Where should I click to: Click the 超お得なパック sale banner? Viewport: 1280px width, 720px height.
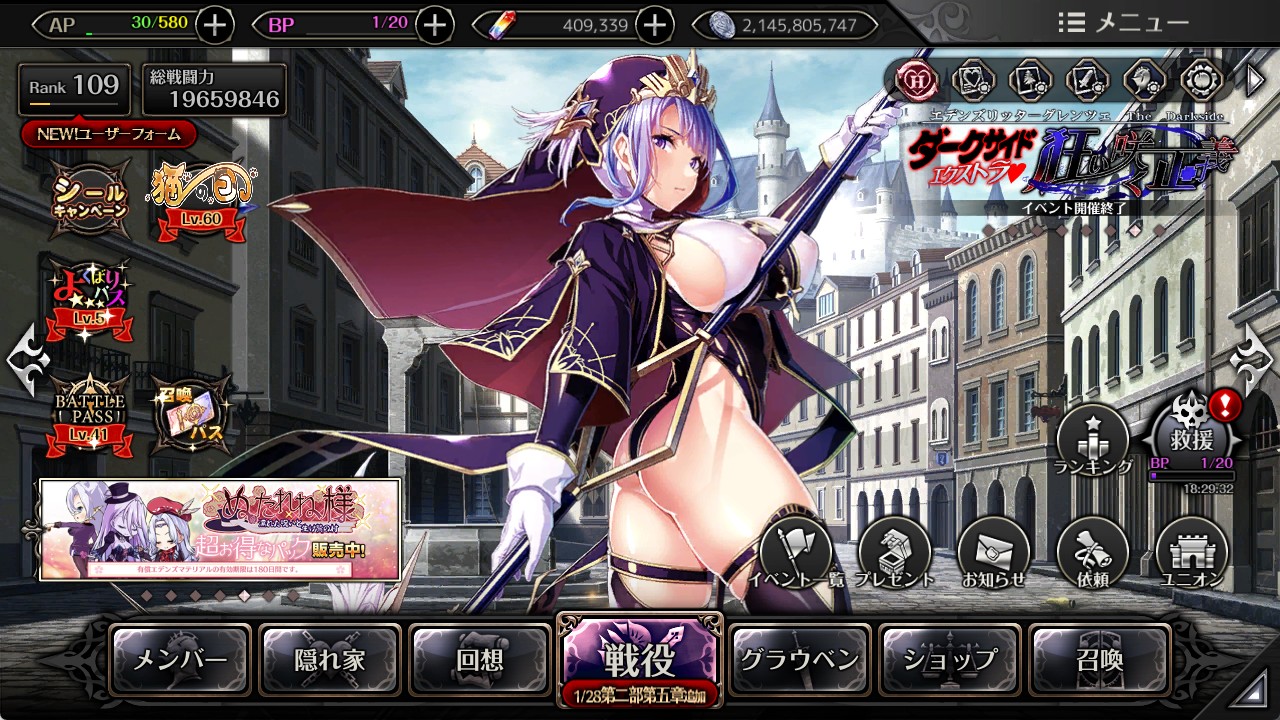(220, 530)
